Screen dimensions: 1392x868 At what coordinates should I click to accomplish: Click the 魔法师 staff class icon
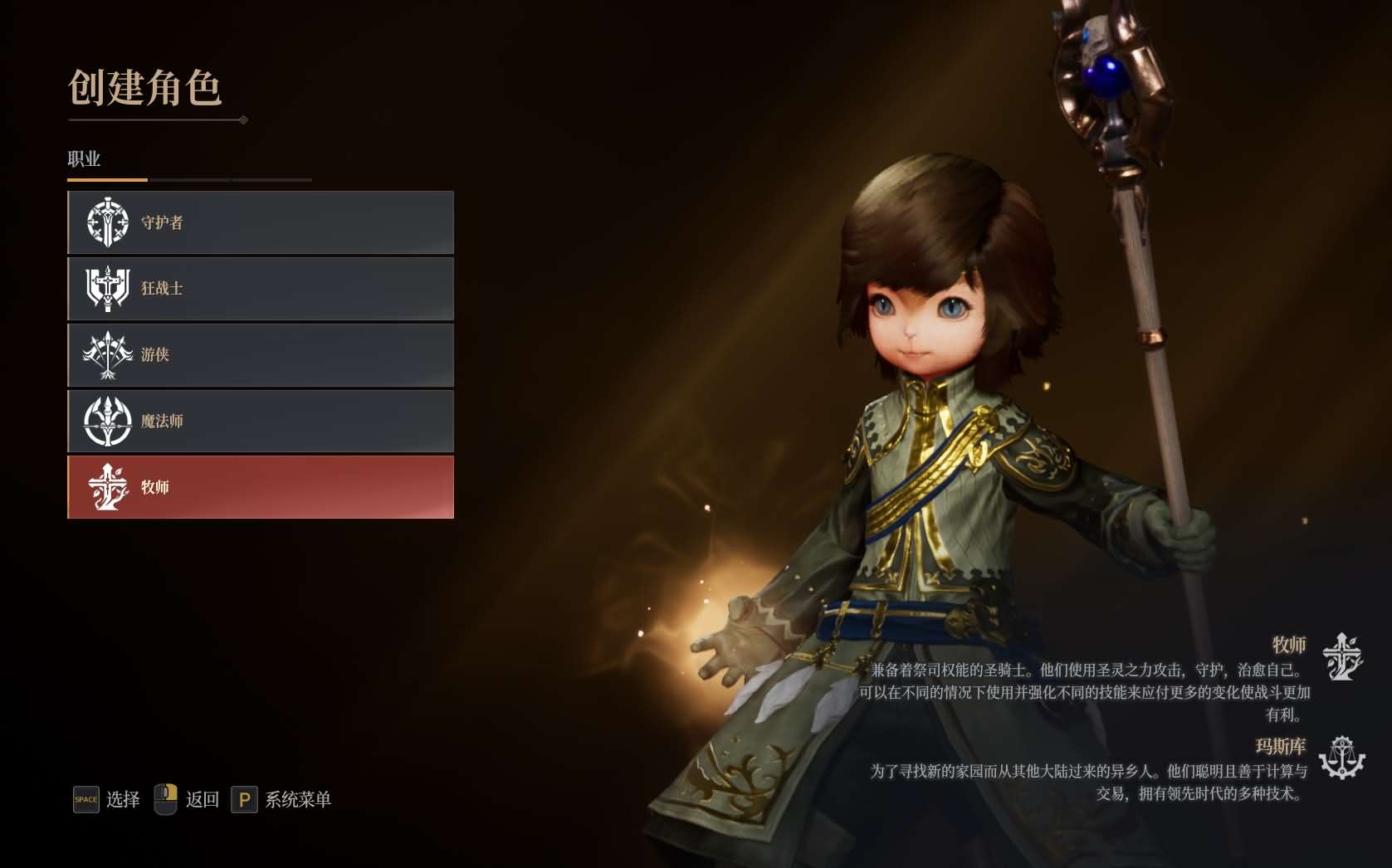click(105, 421)
